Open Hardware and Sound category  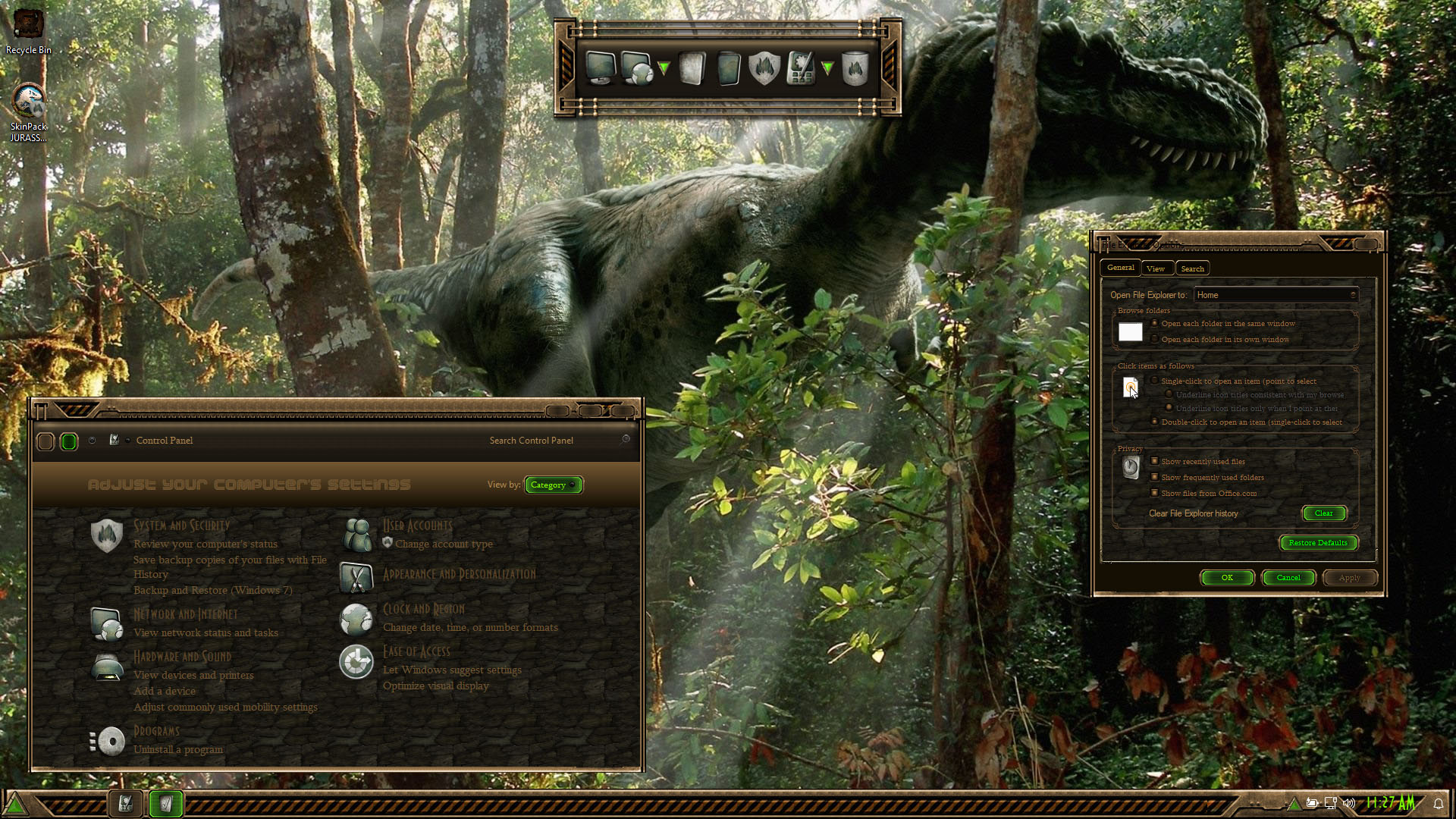182,657
